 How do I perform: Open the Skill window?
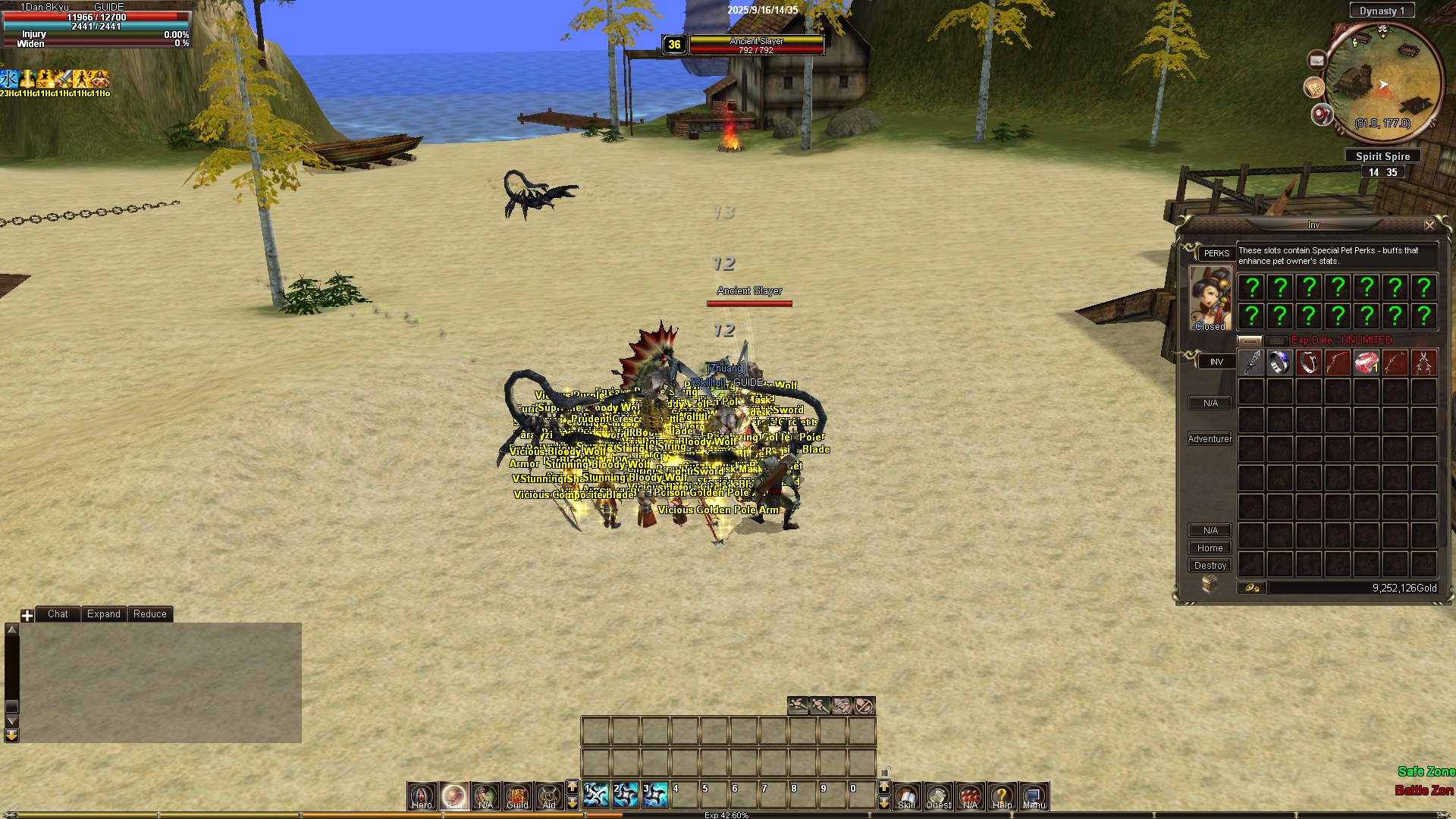pyautogui.click(x=906, y=795)
